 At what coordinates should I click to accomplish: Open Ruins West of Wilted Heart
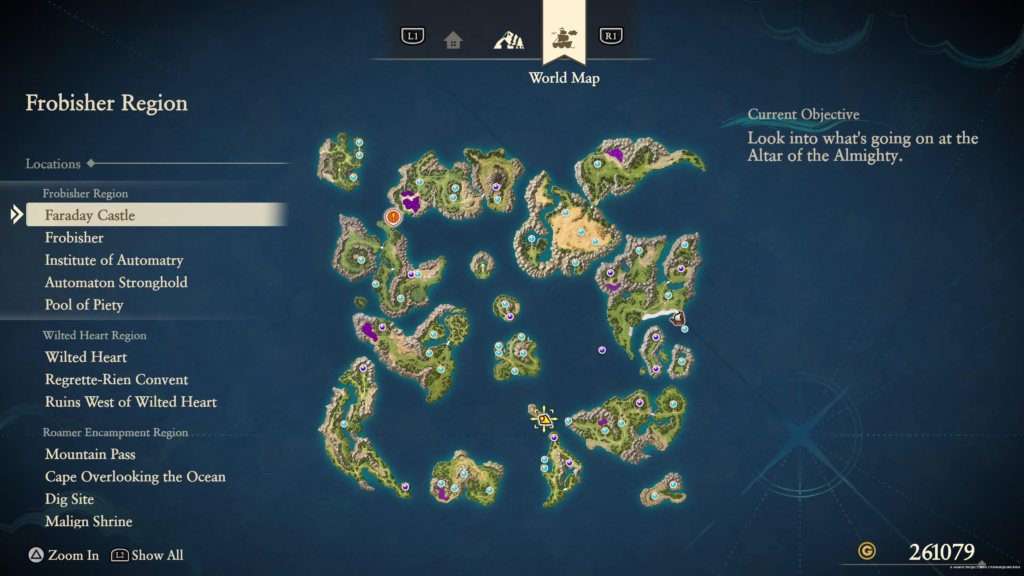click(130, 402)
